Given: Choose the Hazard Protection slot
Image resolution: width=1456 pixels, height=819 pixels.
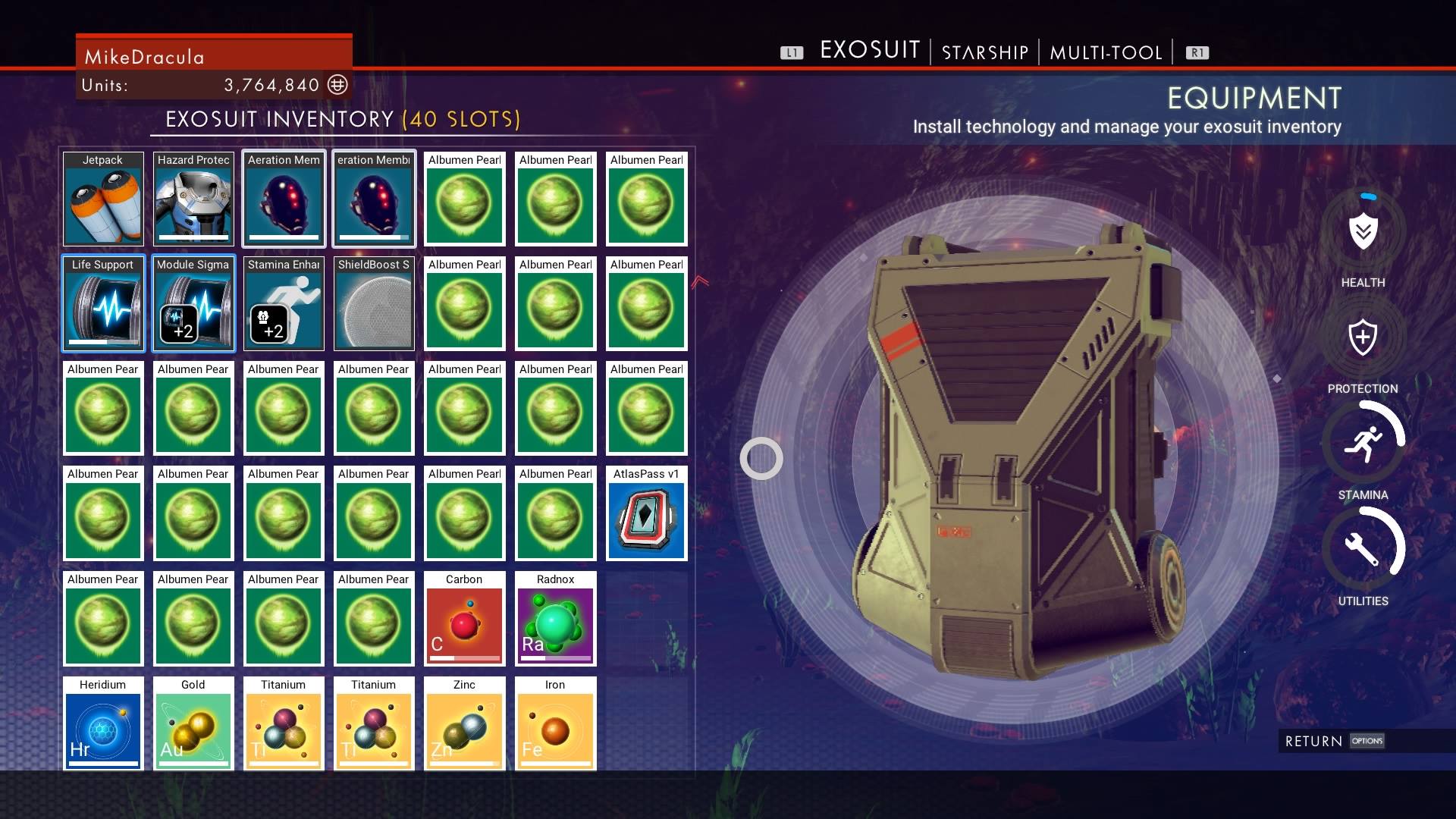Looking at the screenshot, I should (193, 199).
